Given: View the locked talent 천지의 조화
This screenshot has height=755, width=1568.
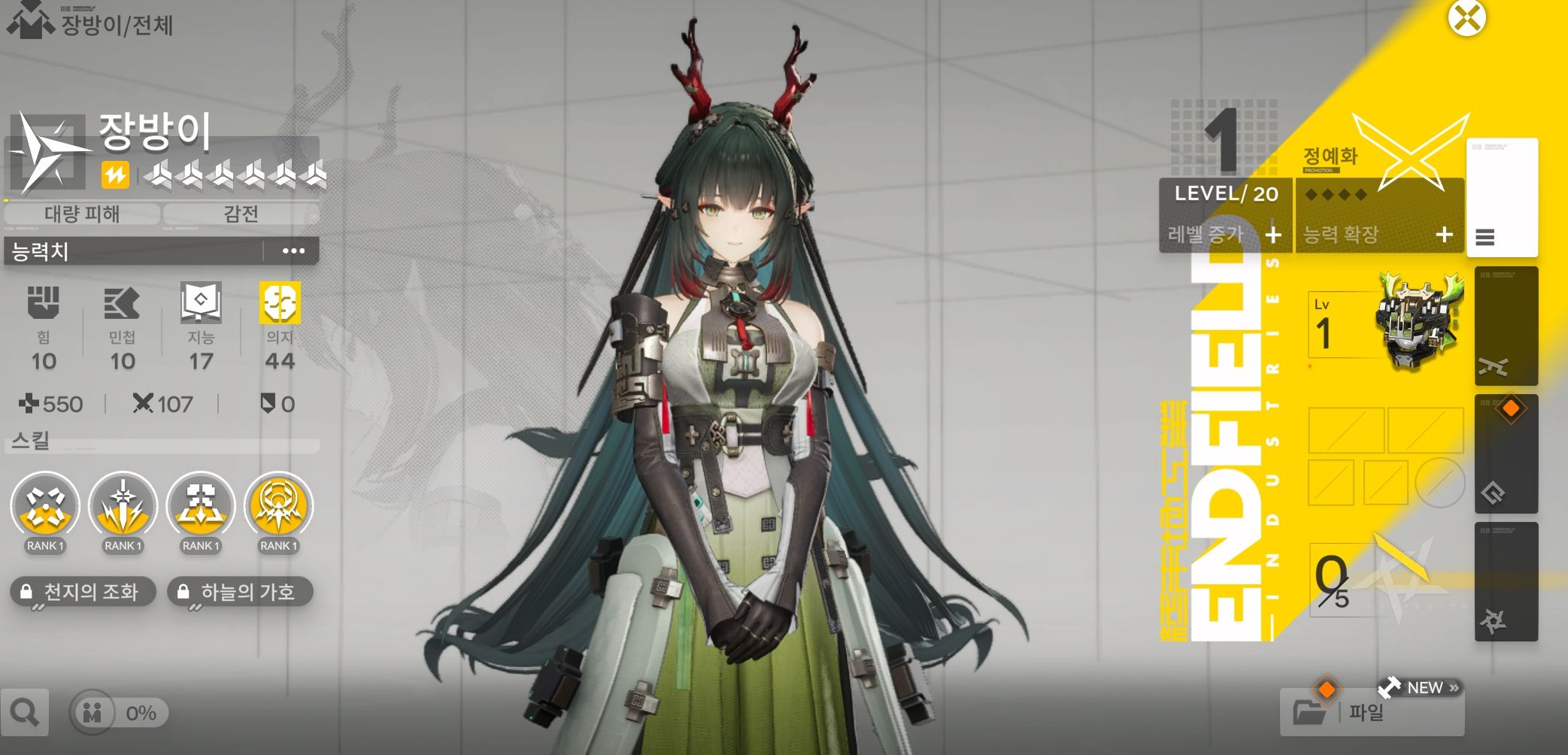Looking at the screenshot, I should [83, 592].
